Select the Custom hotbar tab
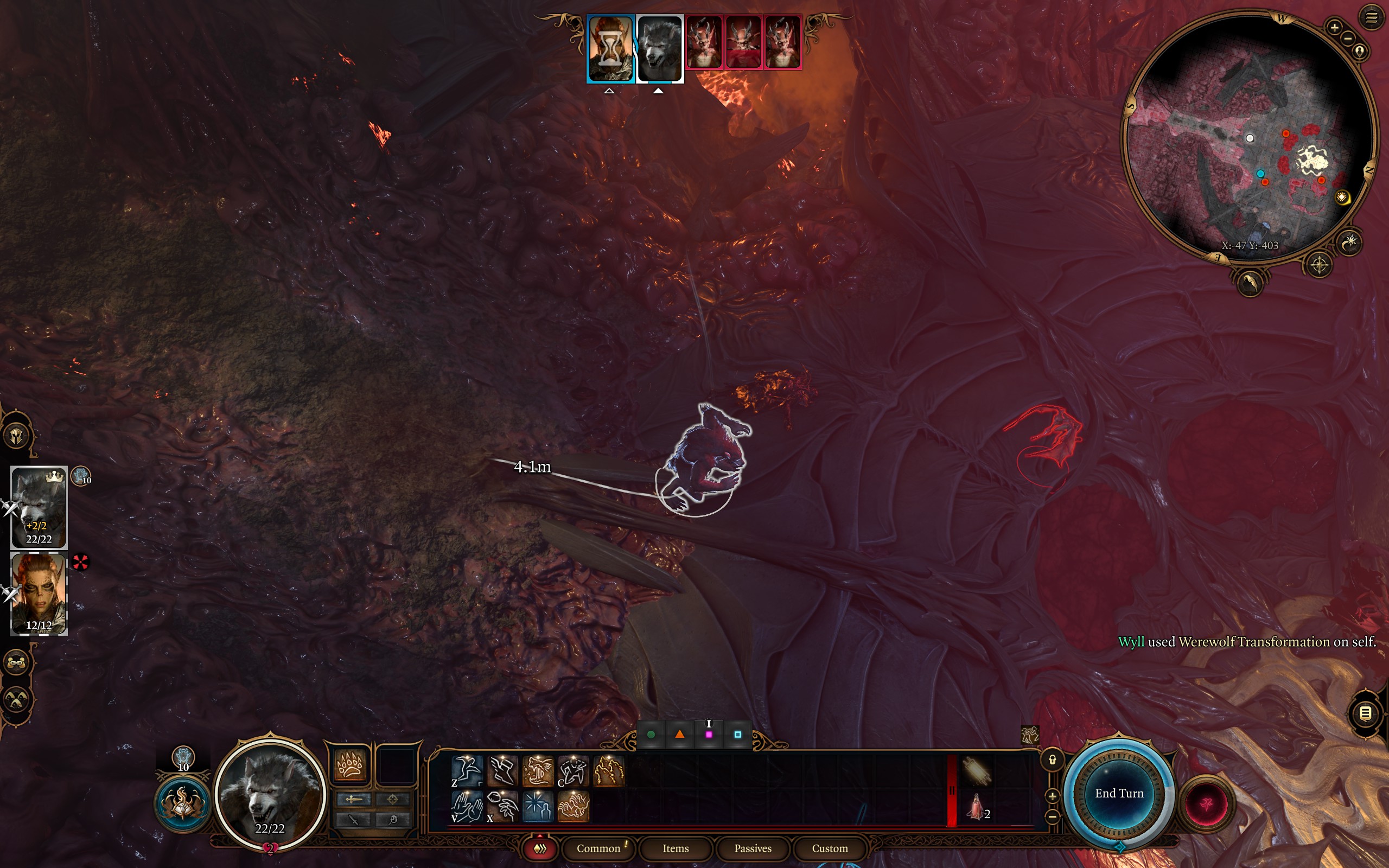Screen dimensions: 1389x868 [830, 848]
